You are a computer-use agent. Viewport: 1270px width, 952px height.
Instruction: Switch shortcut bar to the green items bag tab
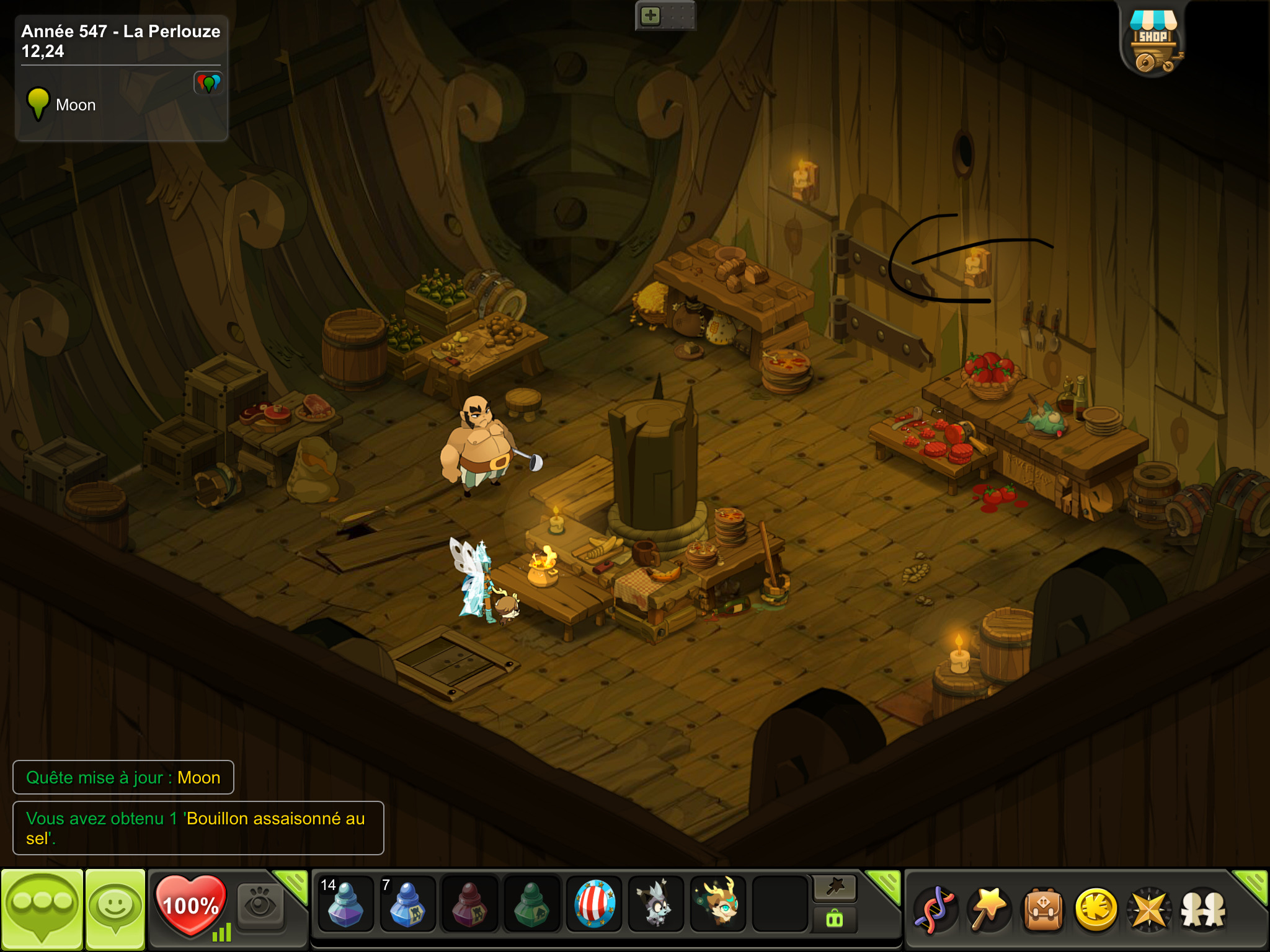[x=835, y=920]
